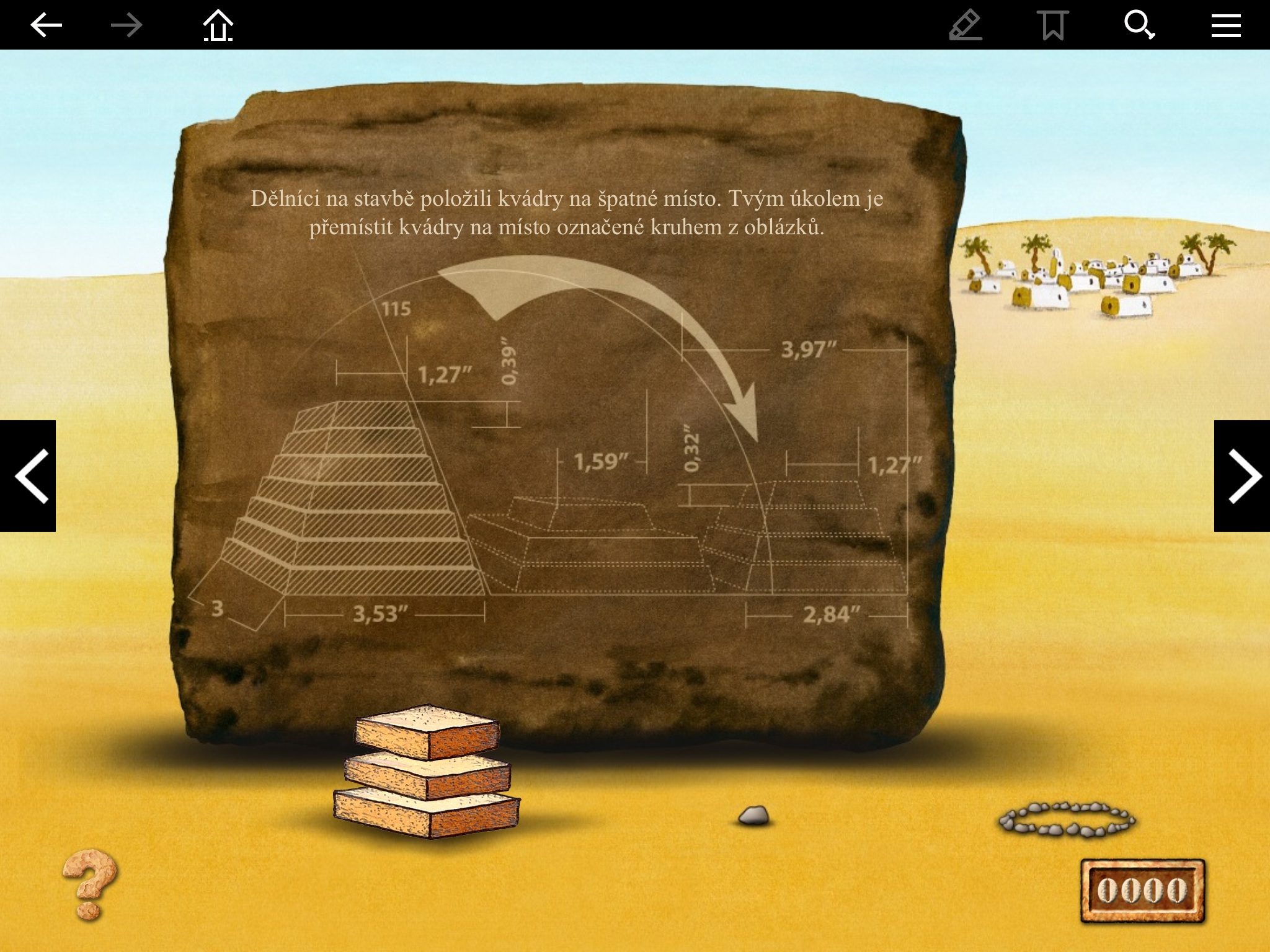Advance to the next page
The width and height of the screenshot is (1270, 952).
1242,475
